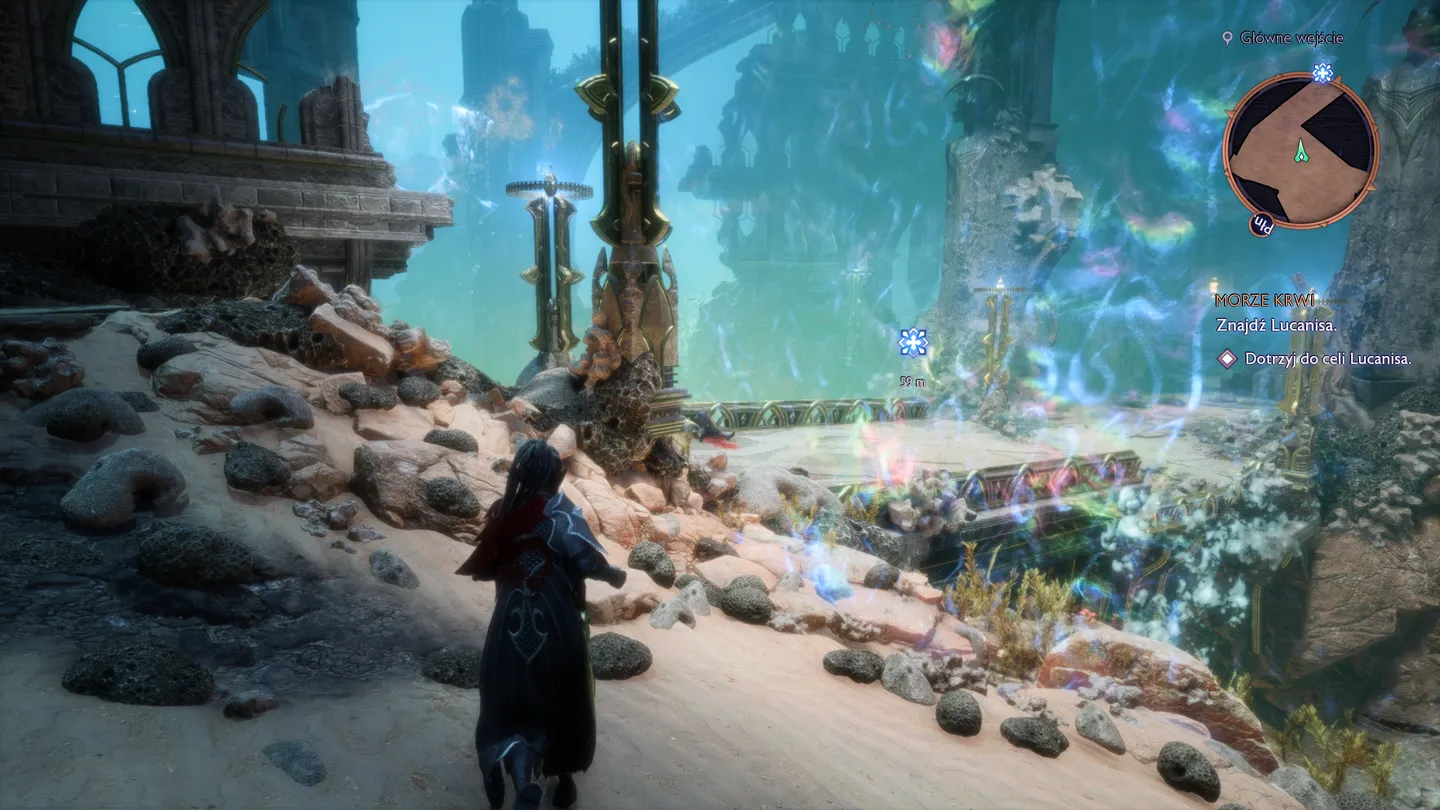The height and width of the screenshot is (810, 1440).
Task: Click the circular minimap
Action: tap(1299, 150)
